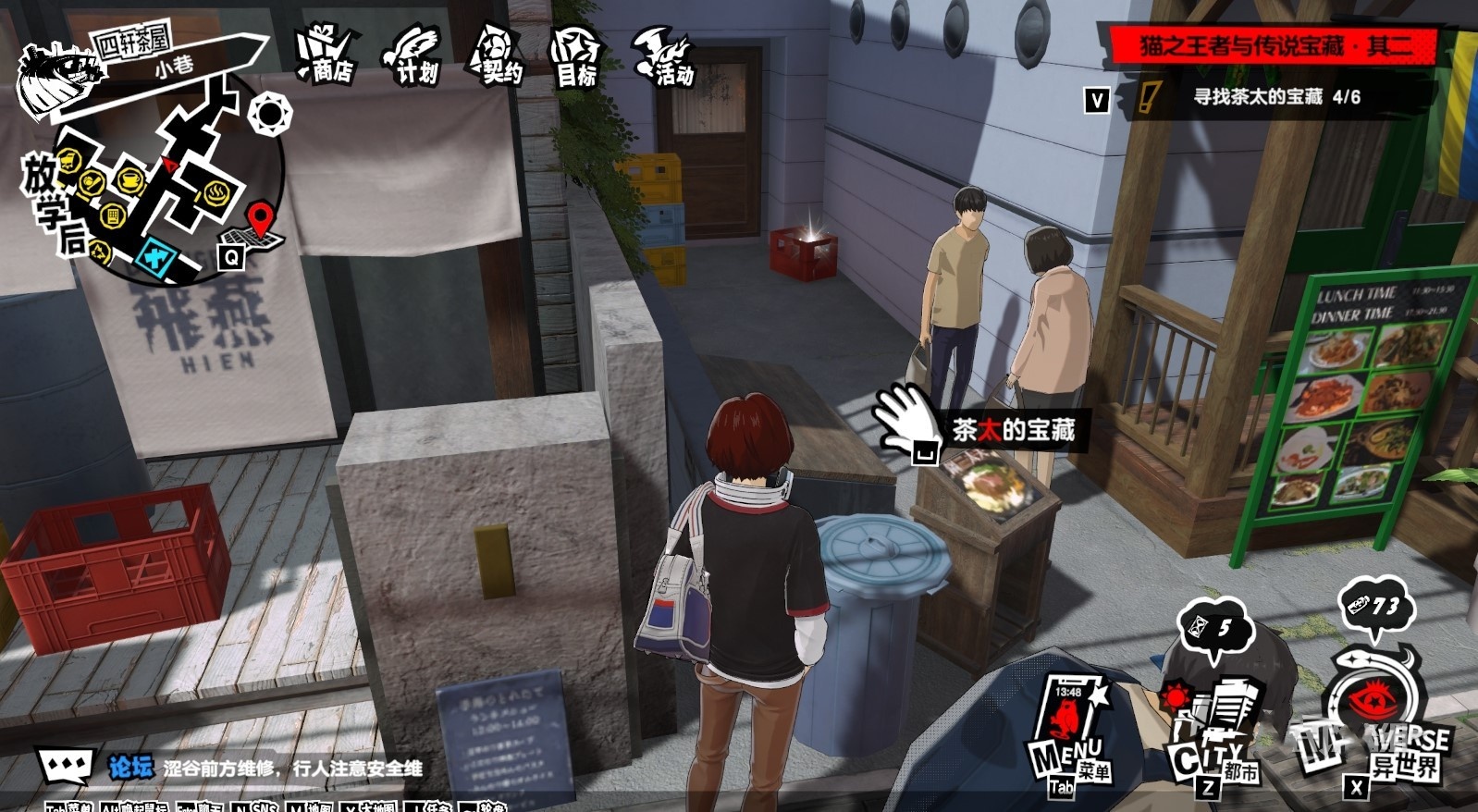The width and height of the screenshot is (1478, 812).
Task: Click the hourglass counter bubble showing 5
Action: [x=1213, y=629]
